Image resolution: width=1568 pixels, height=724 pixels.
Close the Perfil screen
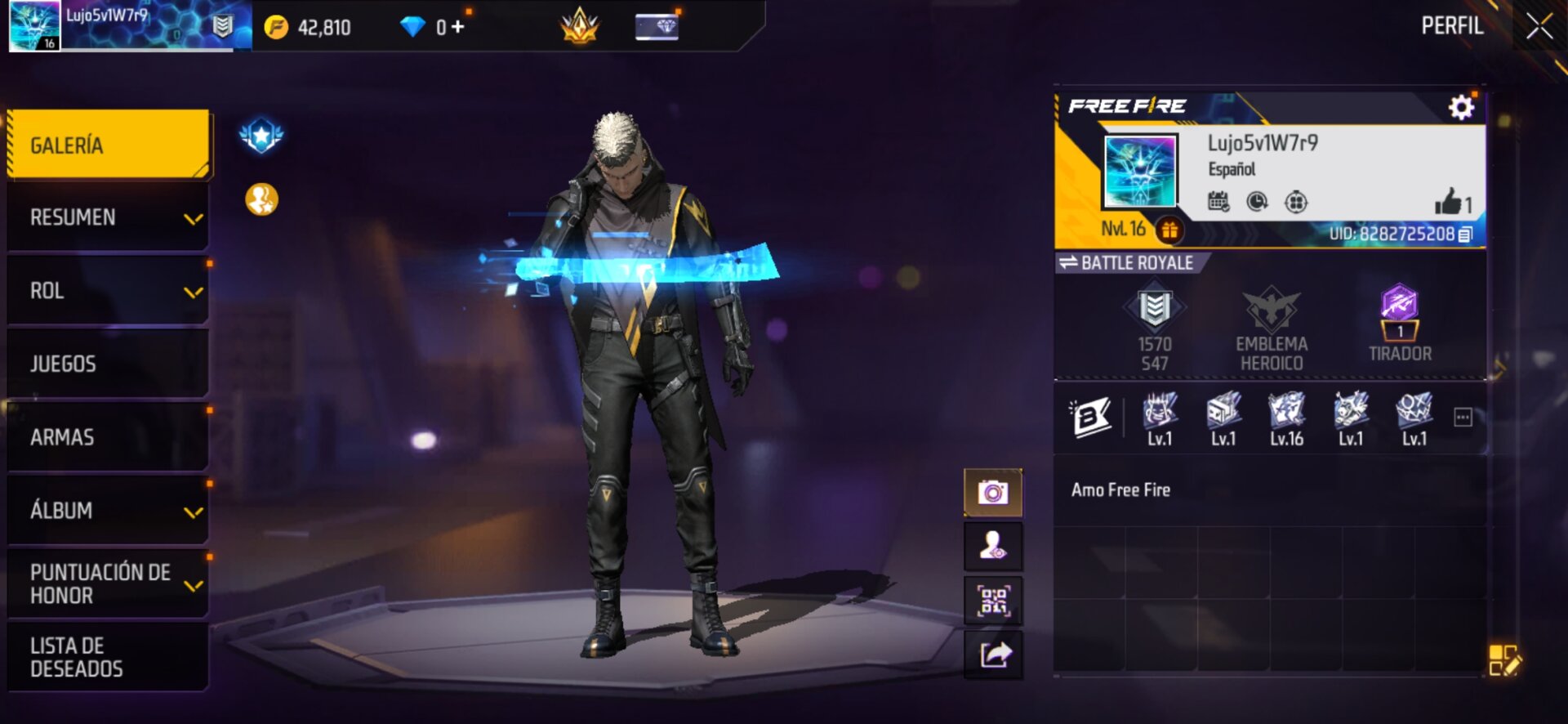click(x=1539, y=27)
